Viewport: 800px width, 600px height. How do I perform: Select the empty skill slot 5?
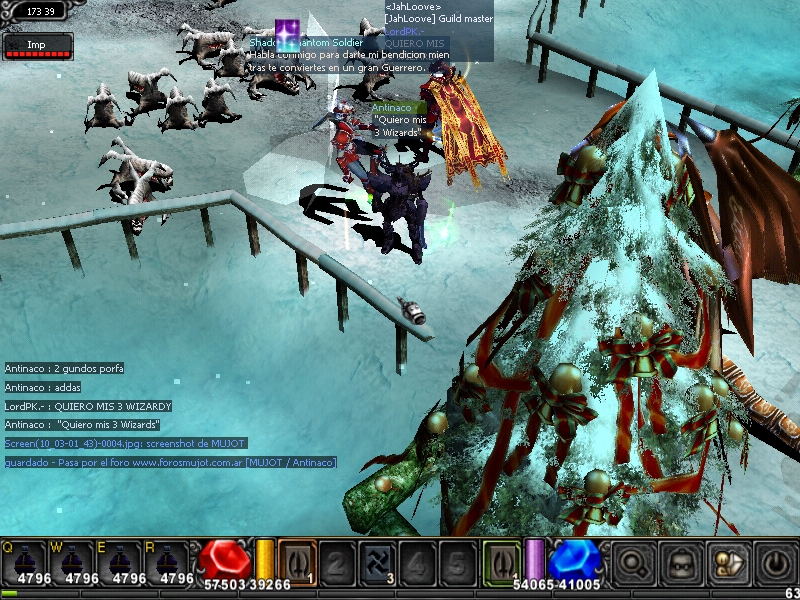coord(457,560)
